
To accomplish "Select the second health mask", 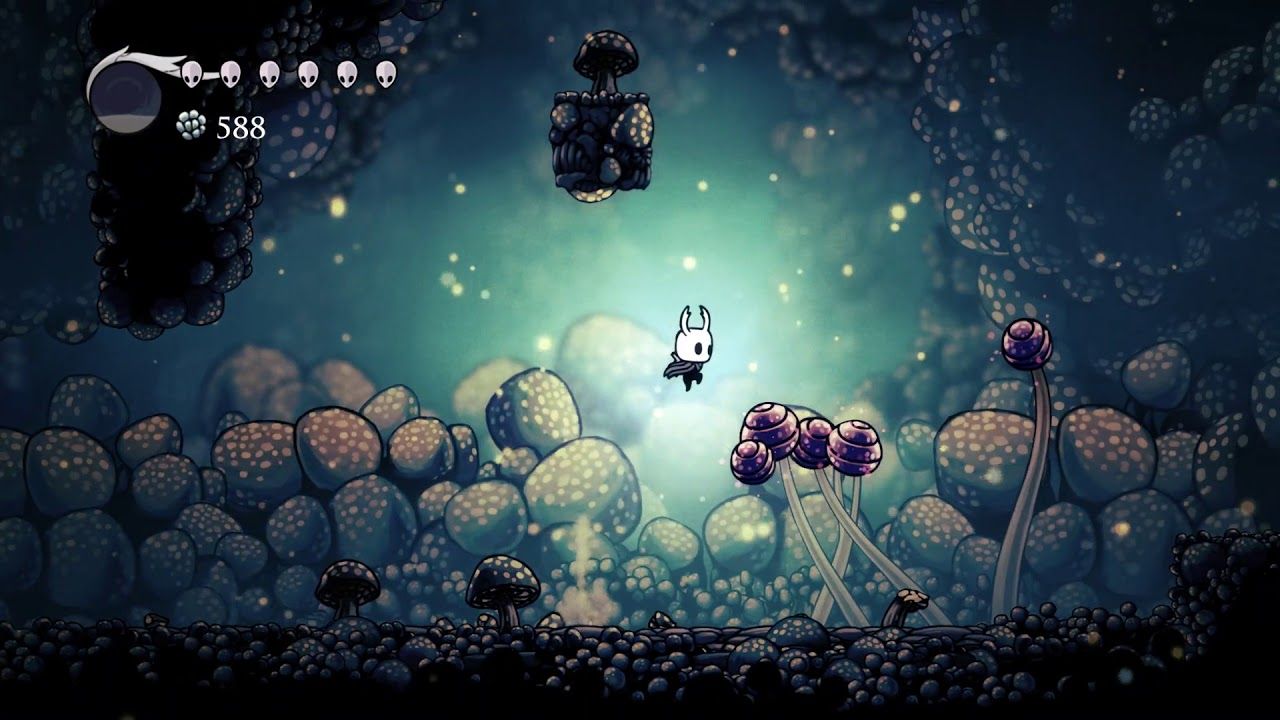I will click(x=233, y=72).
